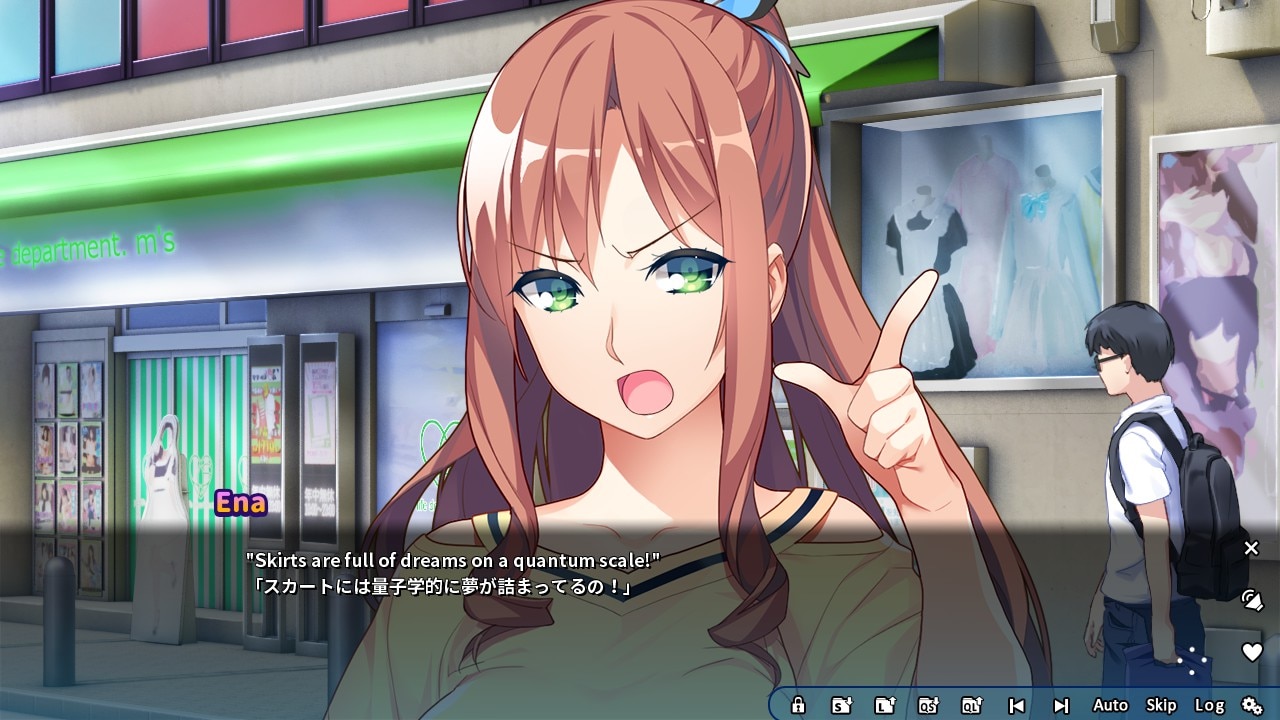The image size is (1280, 720).
Task: Toggle the padlock lock icon
Action: (798, 705)
